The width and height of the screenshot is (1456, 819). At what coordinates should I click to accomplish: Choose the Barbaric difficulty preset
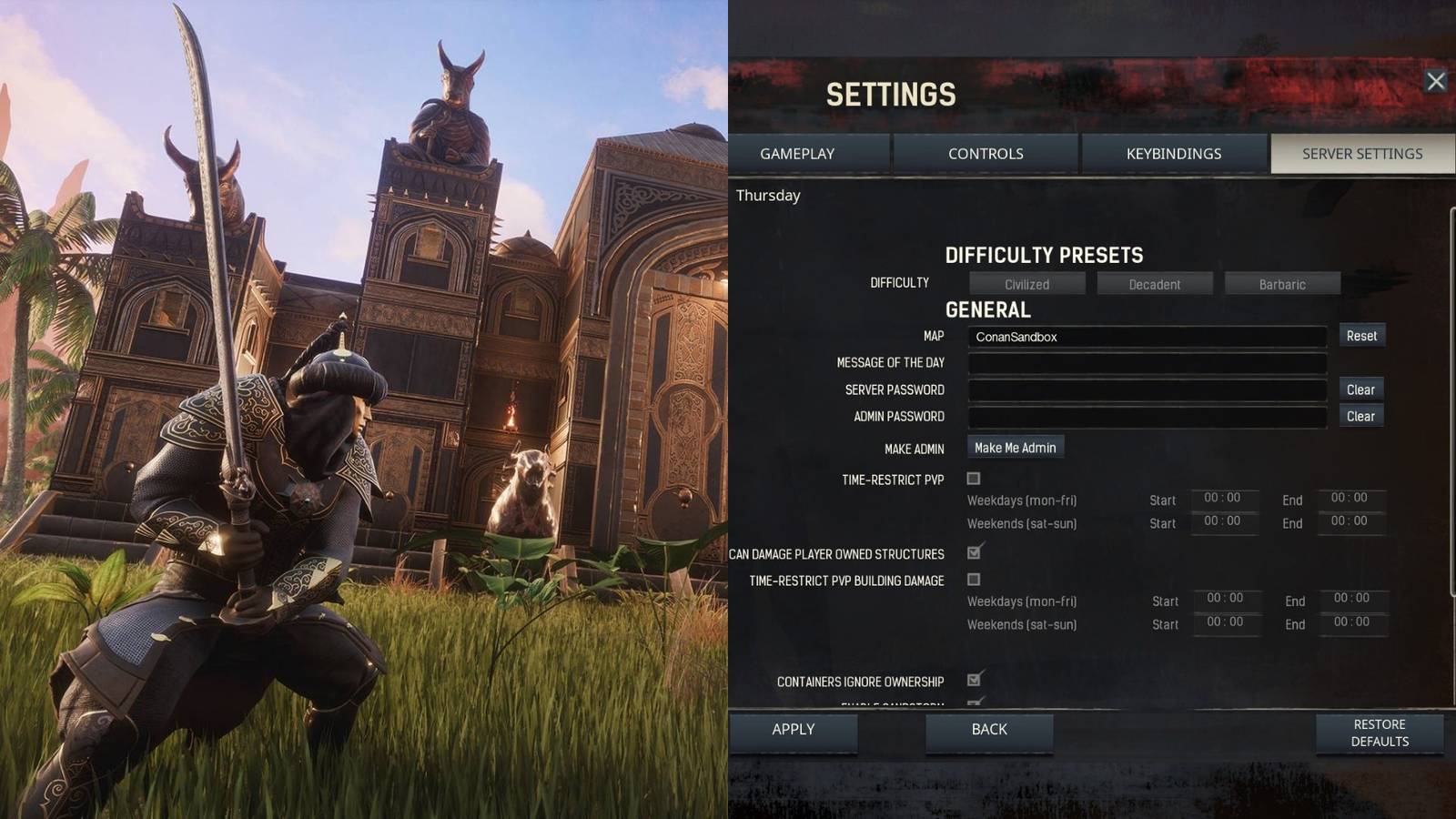click(1281, 283)
